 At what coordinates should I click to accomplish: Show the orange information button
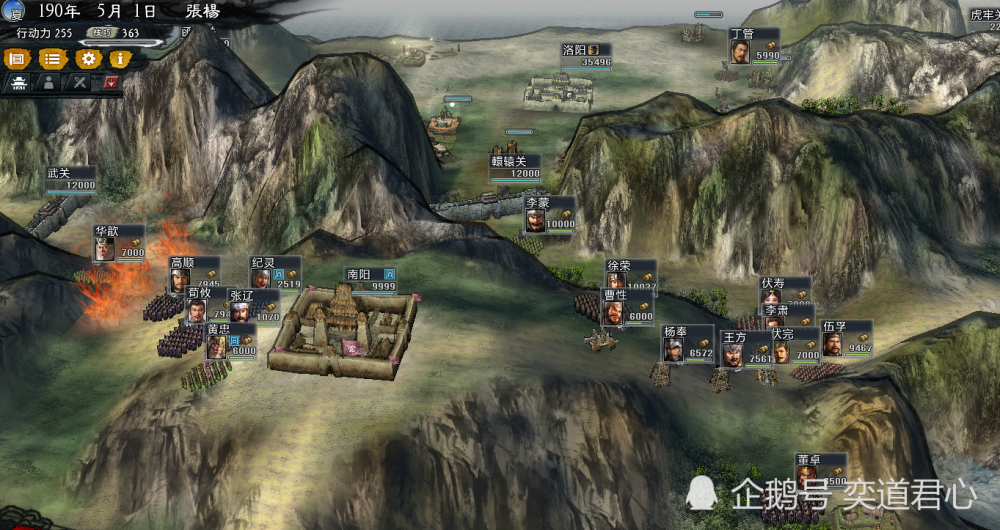118,59
